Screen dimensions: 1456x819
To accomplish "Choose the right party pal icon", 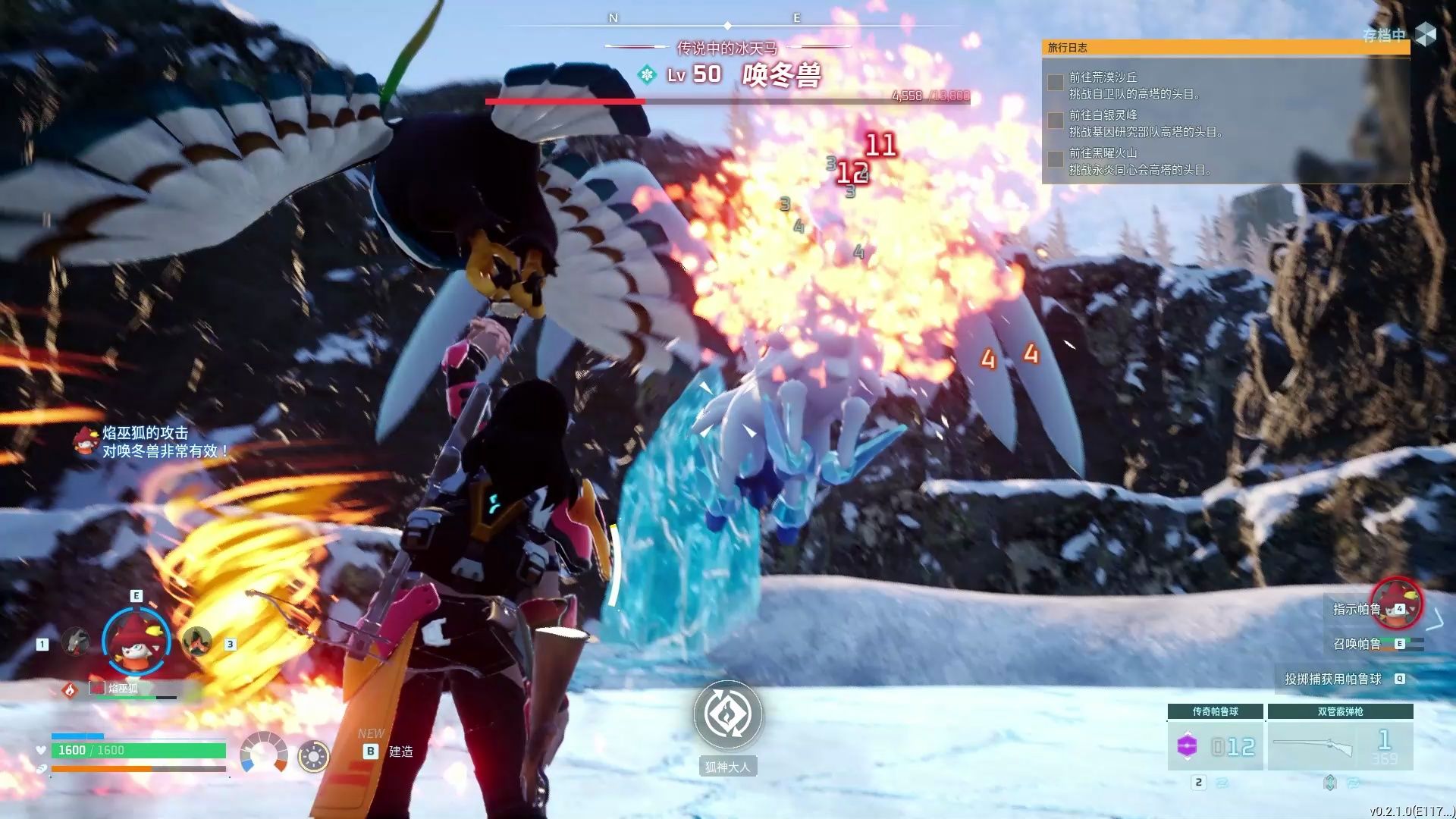I will [x=196, y=642].
